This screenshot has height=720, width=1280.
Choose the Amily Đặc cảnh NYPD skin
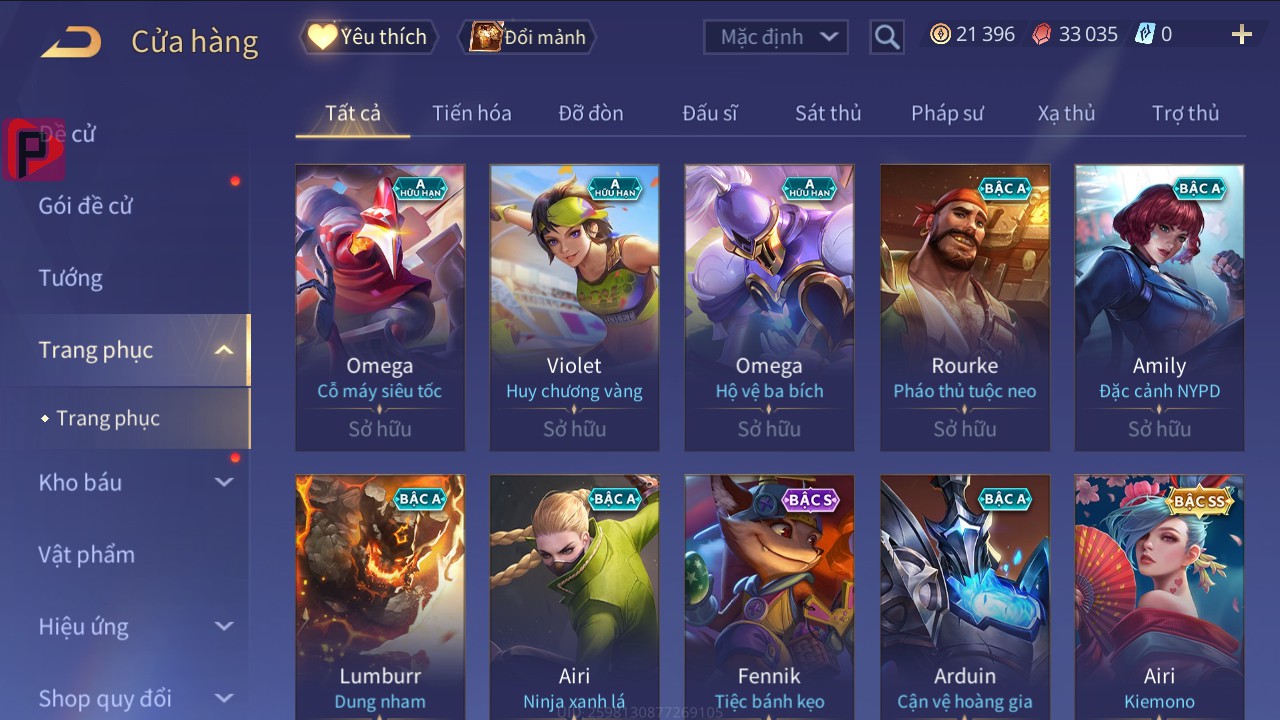pyautogui.click(x=1159, y=307)
